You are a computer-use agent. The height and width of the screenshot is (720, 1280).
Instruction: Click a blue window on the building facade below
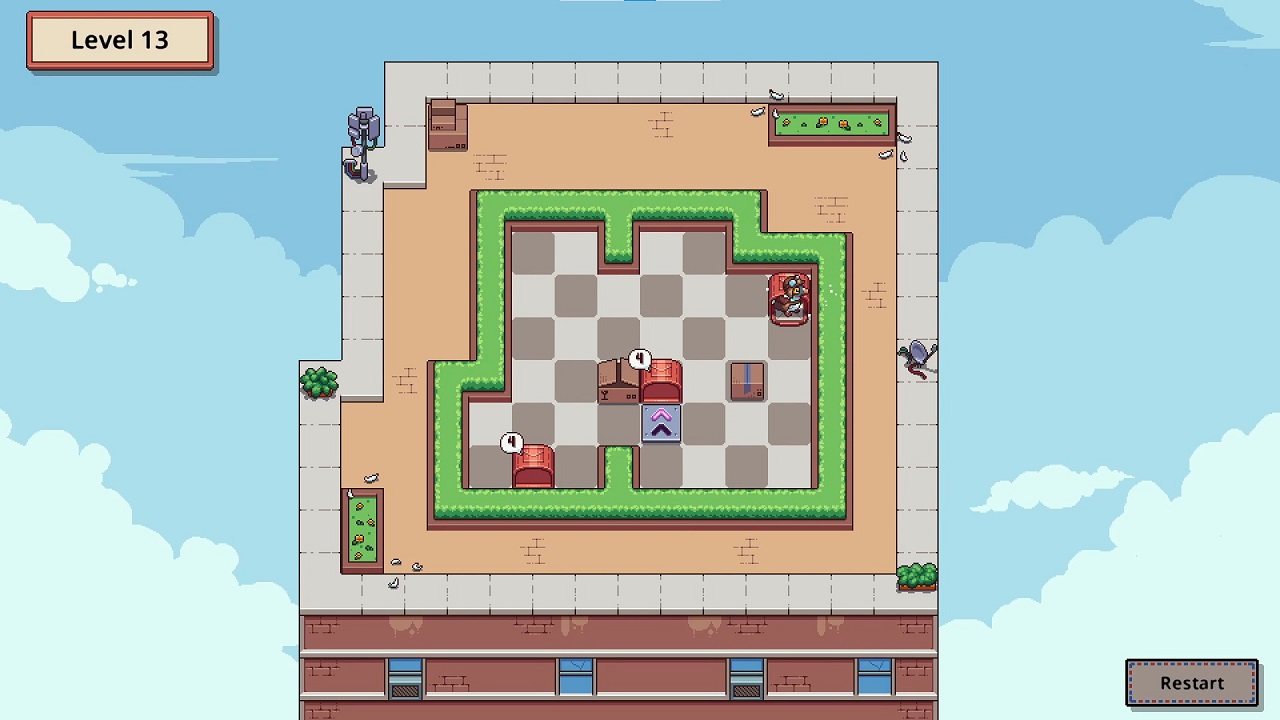[x=572, y=675]
